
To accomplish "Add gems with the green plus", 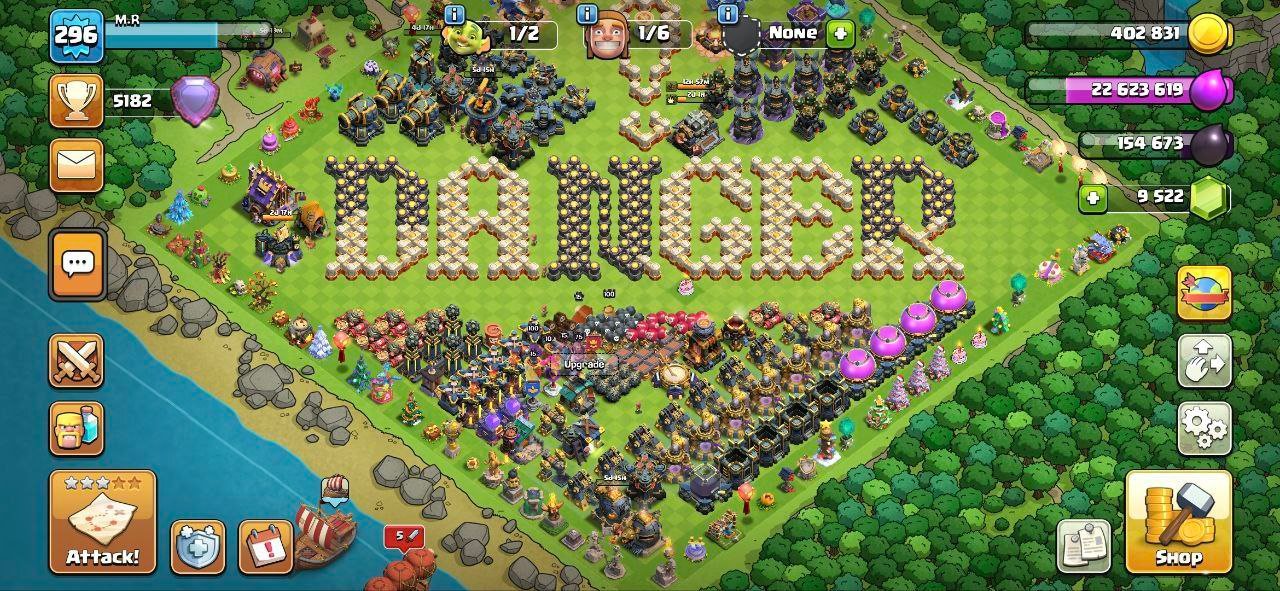I will click(1093, 198).
